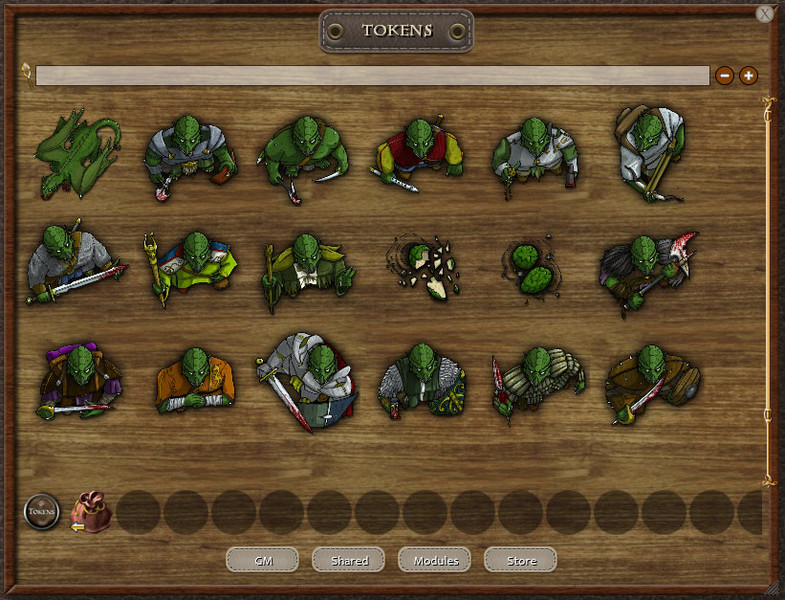Select the green dragon token

pos(77,155)
